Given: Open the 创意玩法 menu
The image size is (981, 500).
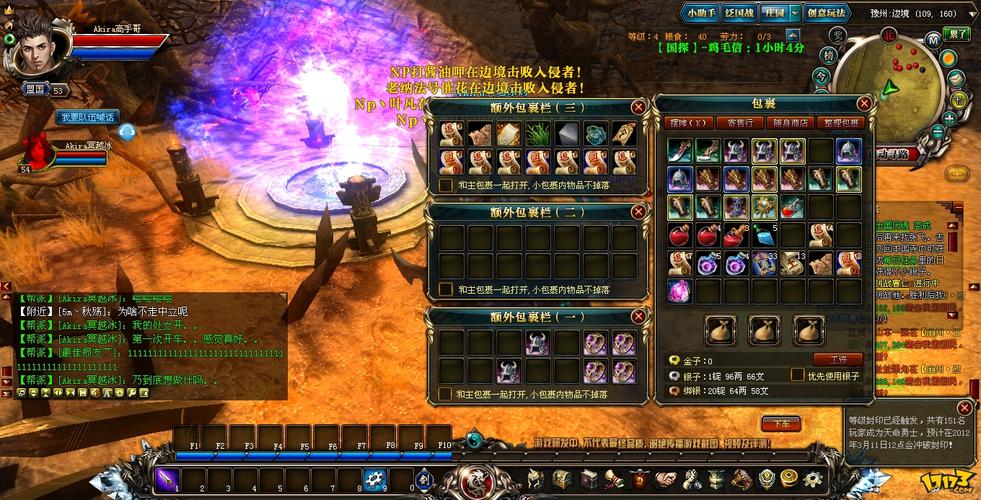Looking at the screenshot, I should click(x=828, y=13).
